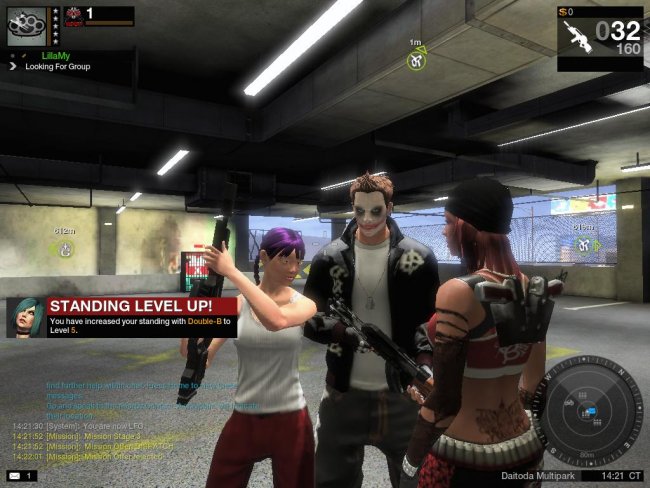
Task: Click the threat level skull badge
Action: tap(73, 16)
